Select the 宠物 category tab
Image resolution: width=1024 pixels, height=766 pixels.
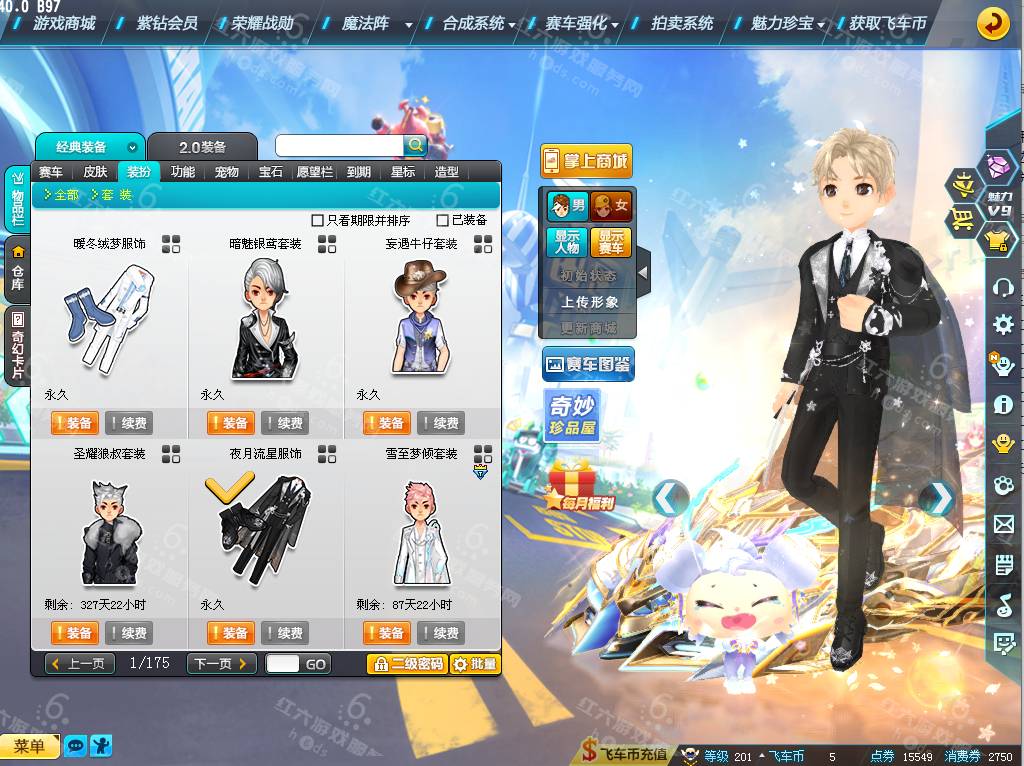pos(227,172)
